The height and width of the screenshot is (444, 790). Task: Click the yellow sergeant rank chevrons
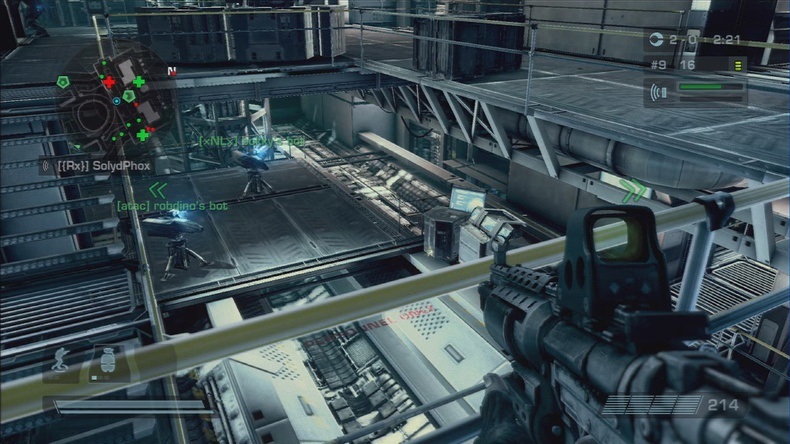(x=739, y=64)
